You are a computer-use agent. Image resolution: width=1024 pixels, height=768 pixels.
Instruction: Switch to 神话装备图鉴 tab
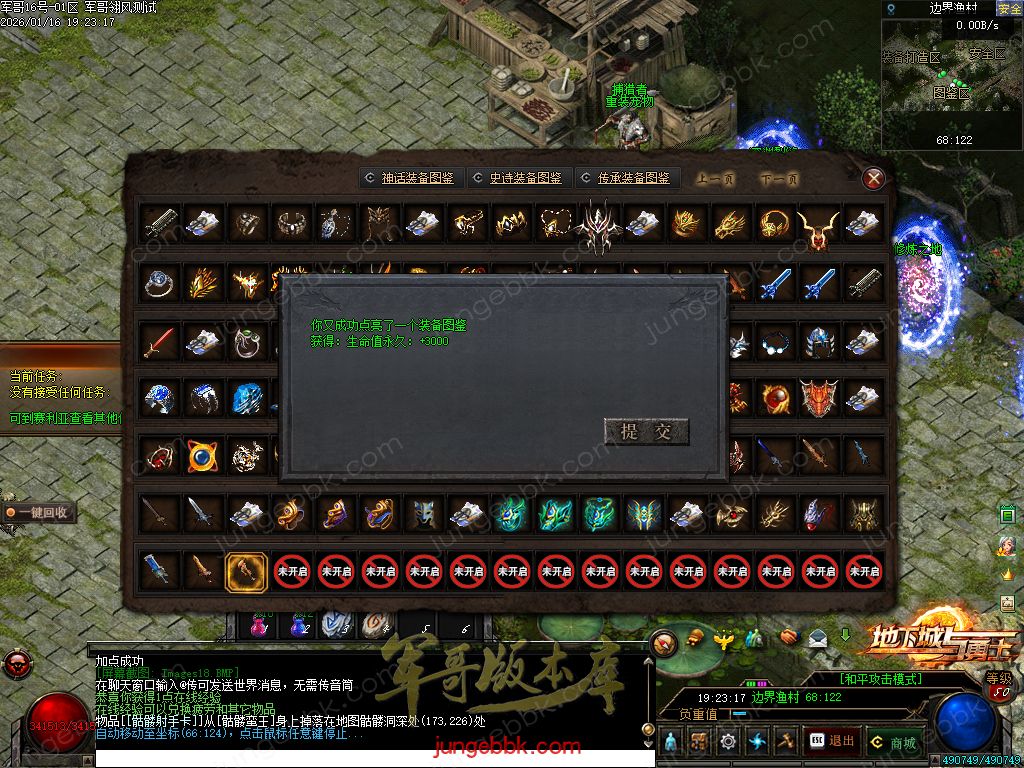point(409,178)
